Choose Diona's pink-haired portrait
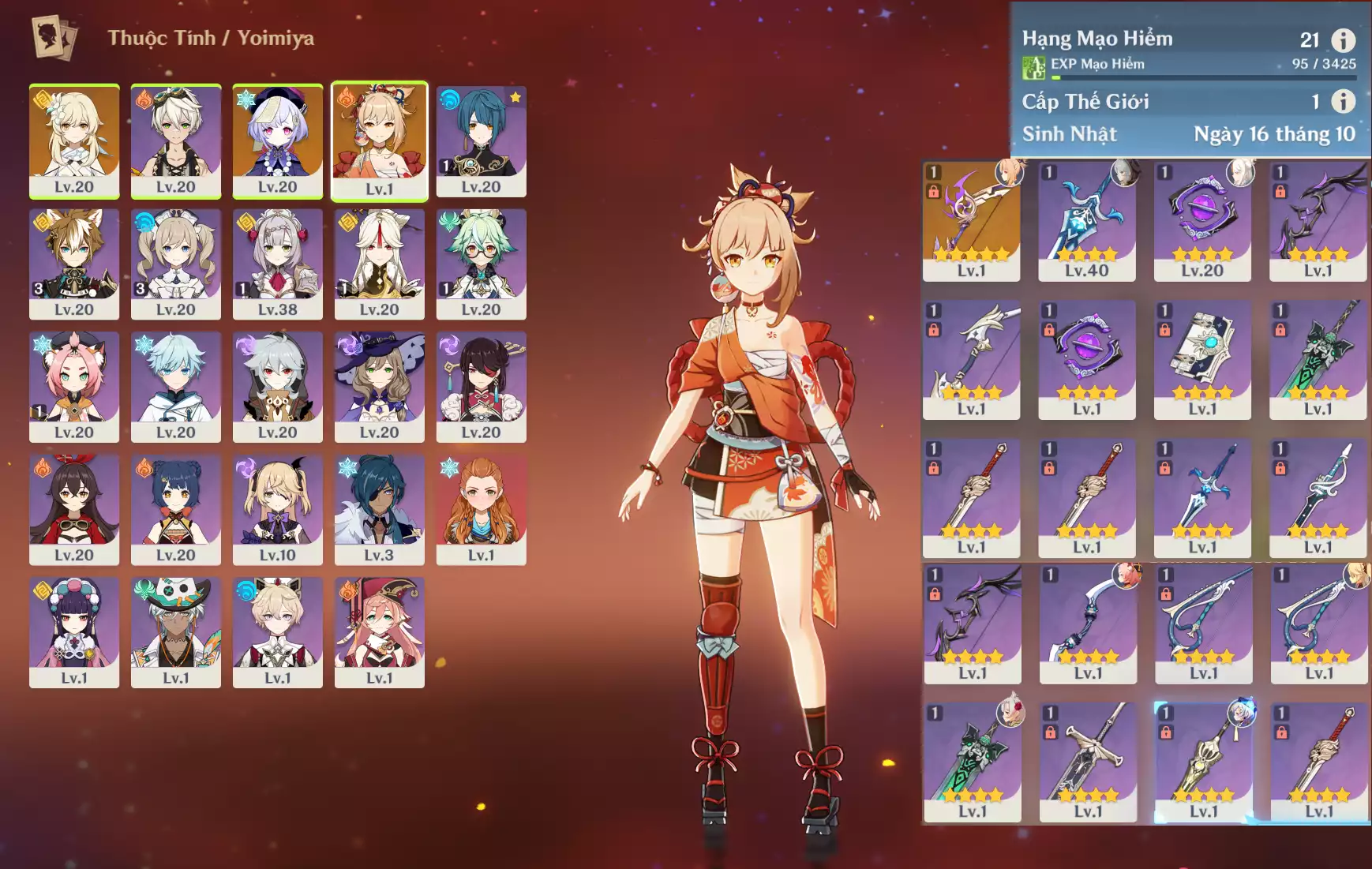 click(74, 387)
